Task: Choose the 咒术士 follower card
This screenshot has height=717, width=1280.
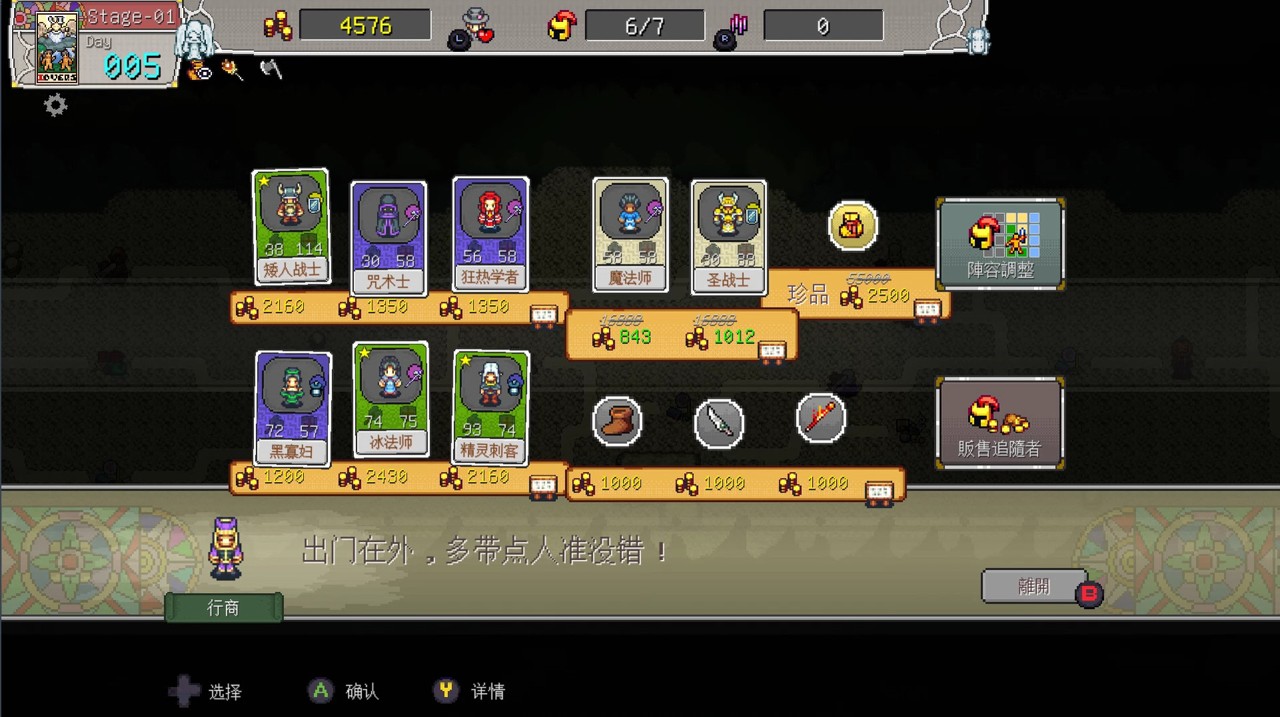Action: coord(389,238)
